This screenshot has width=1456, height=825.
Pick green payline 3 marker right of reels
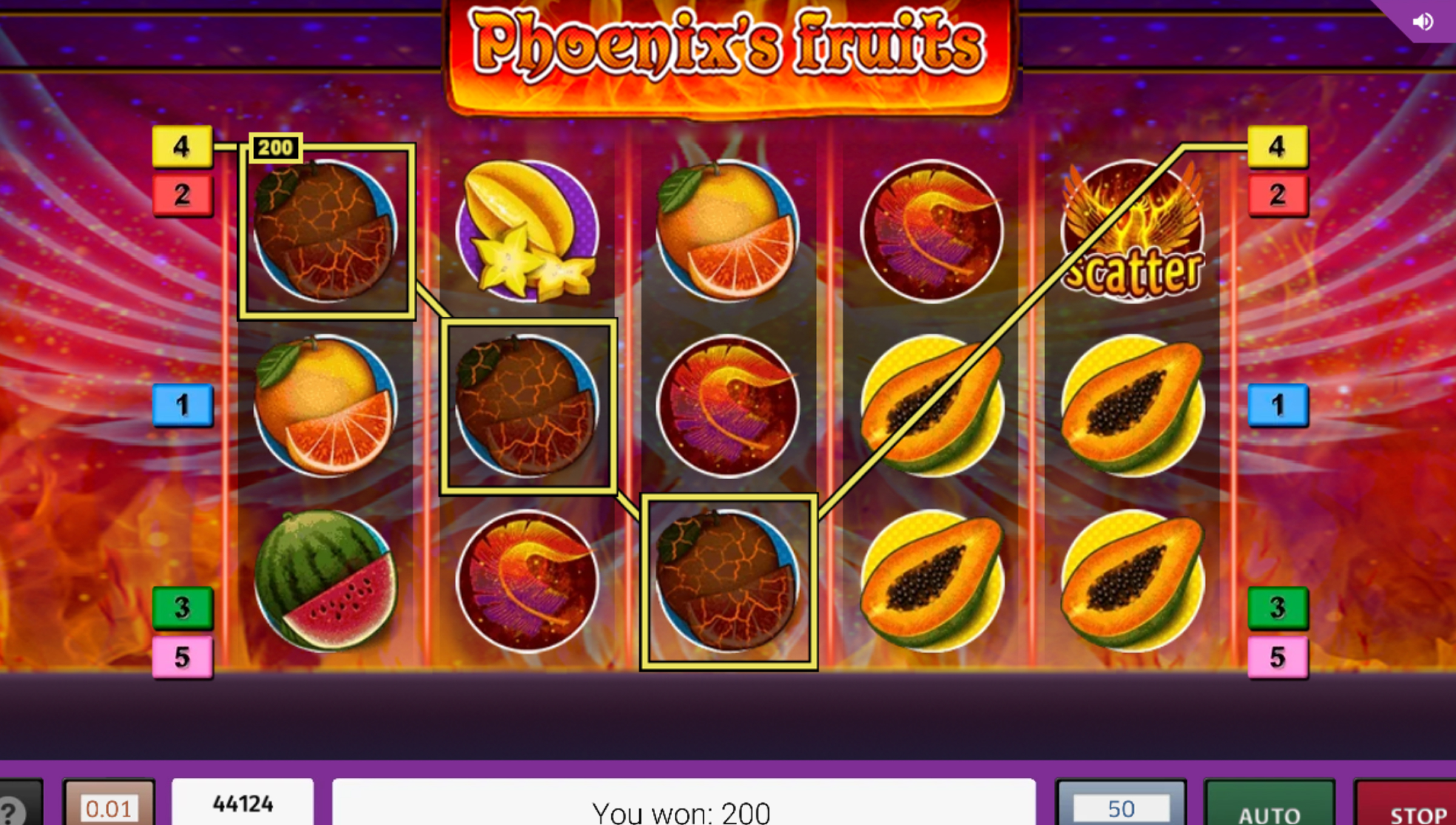coord(1278,607)
